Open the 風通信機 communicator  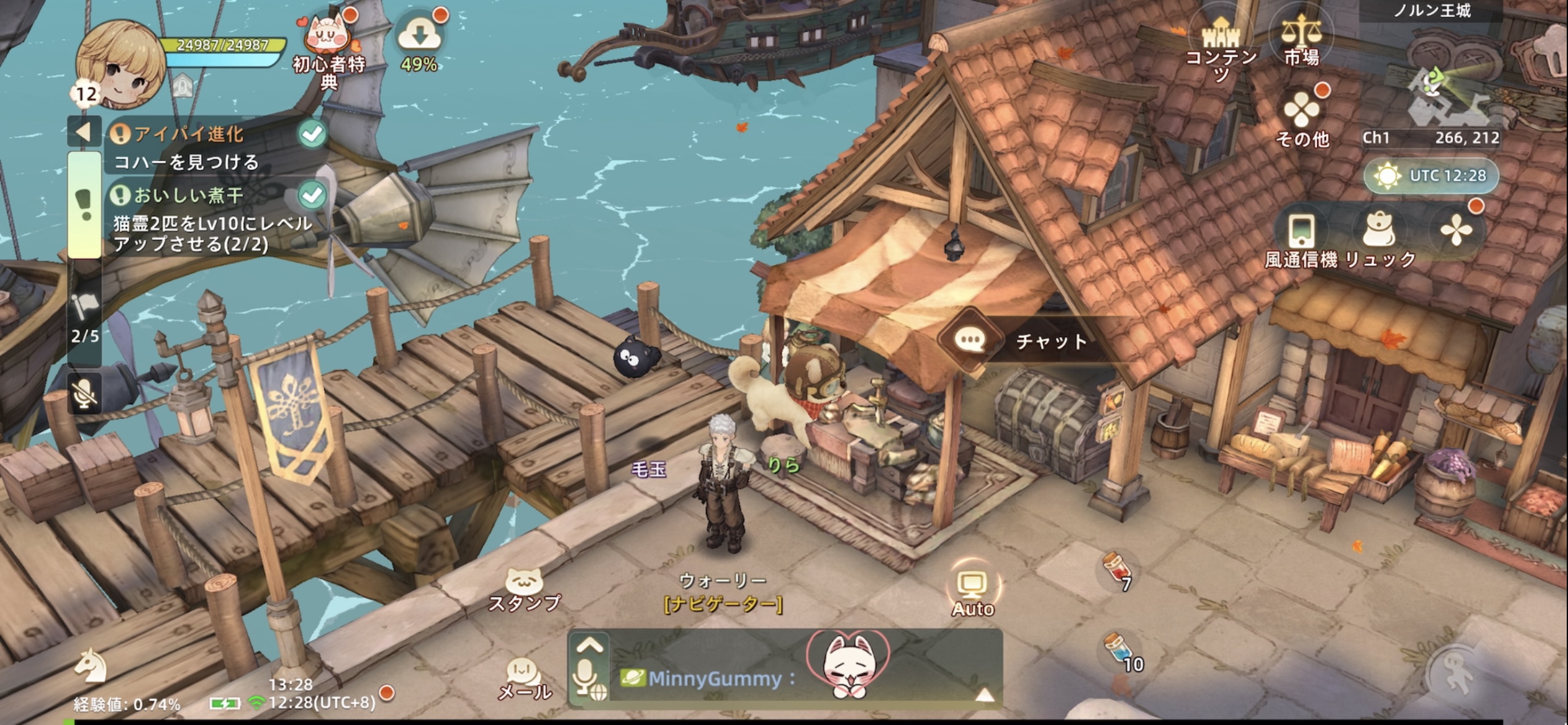click(1301, 239)
